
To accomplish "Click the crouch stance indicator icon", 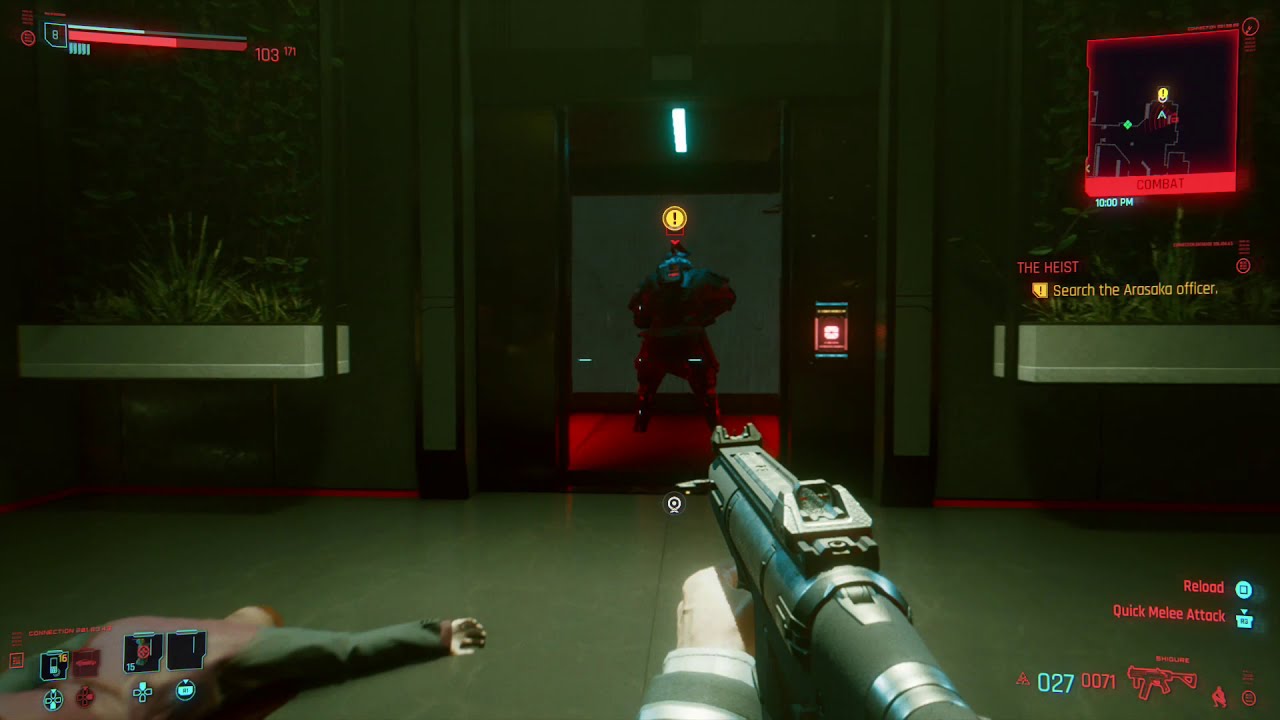I will point(1219,696).
